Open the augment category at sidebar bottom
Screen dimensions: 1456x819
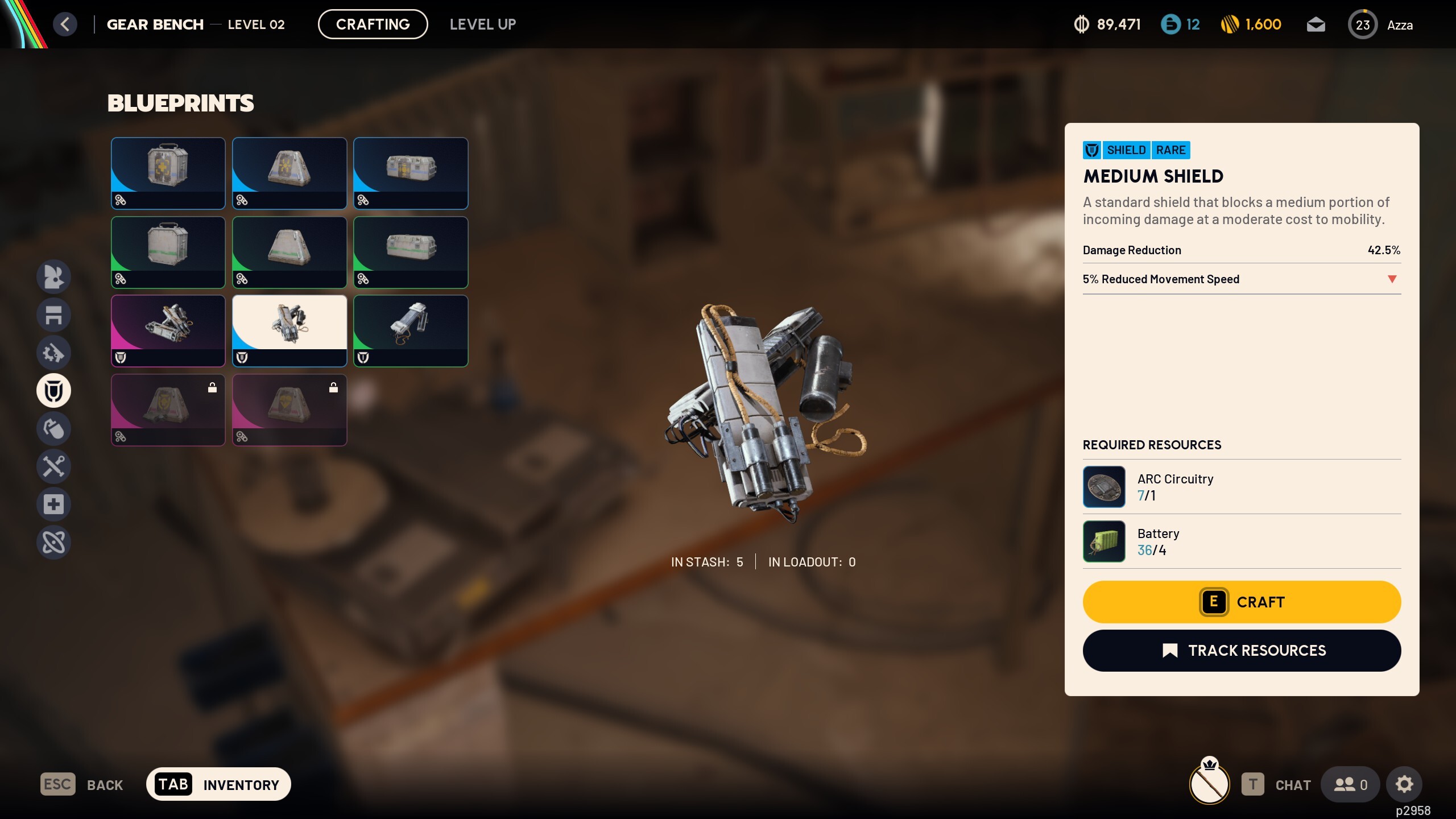click(x=53, y=542)
